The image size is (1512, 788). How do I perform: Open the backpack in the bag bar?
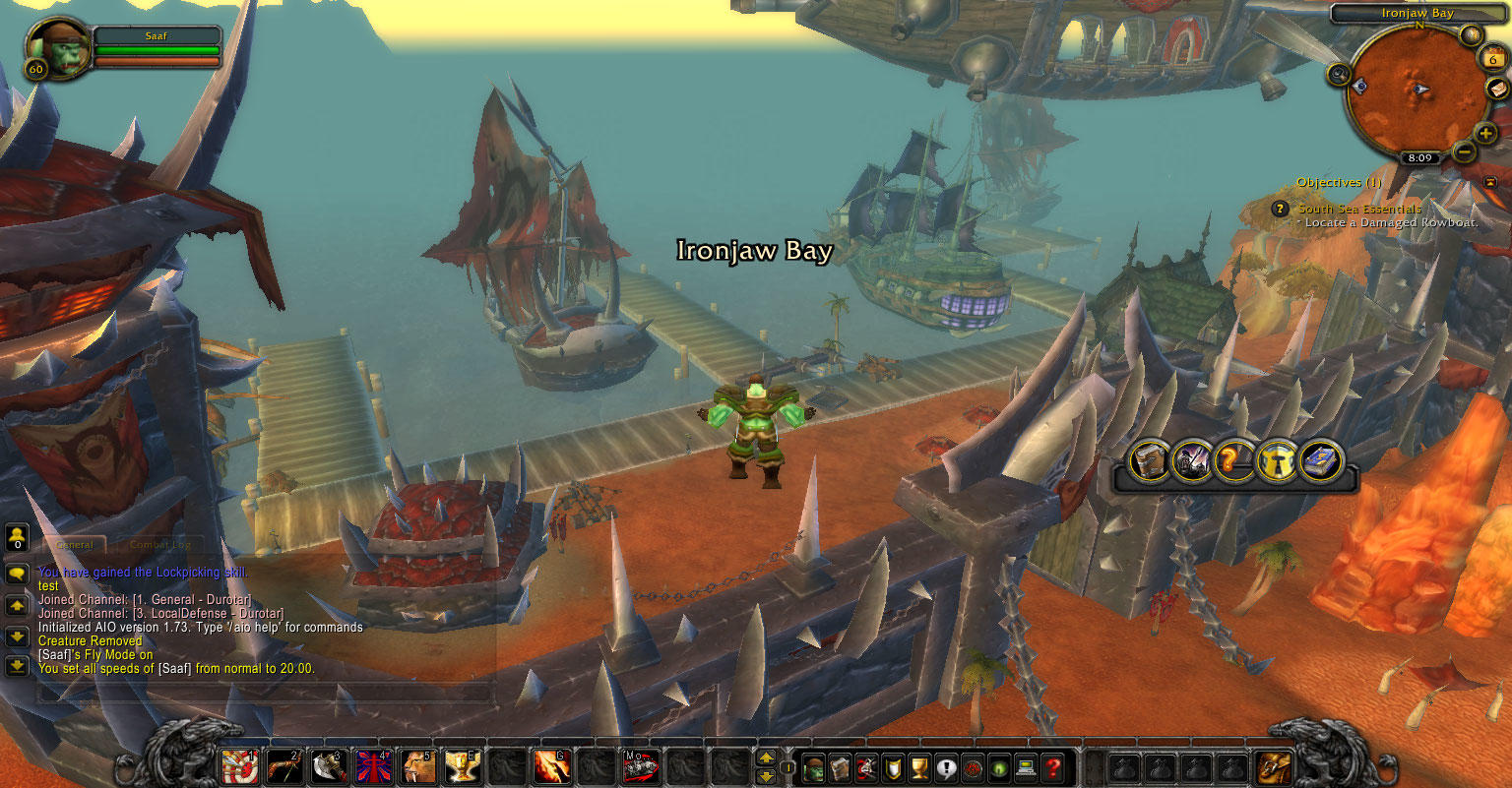[x=1274, y=767]
